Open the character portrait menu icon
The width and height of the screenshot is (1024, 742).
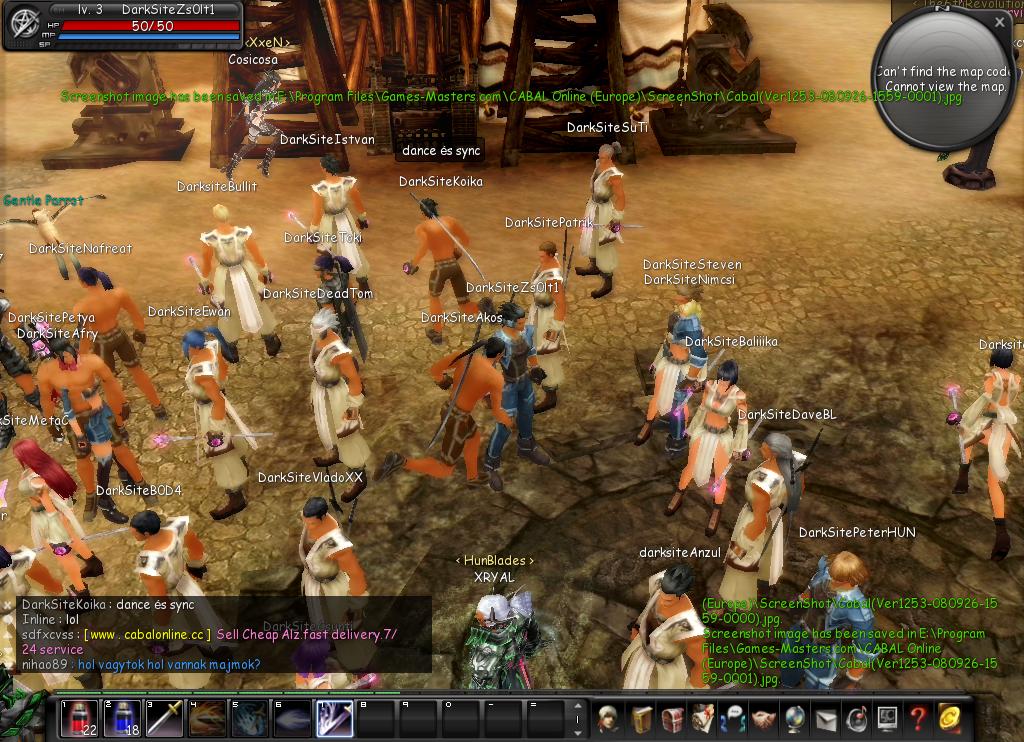click(607, 718)
